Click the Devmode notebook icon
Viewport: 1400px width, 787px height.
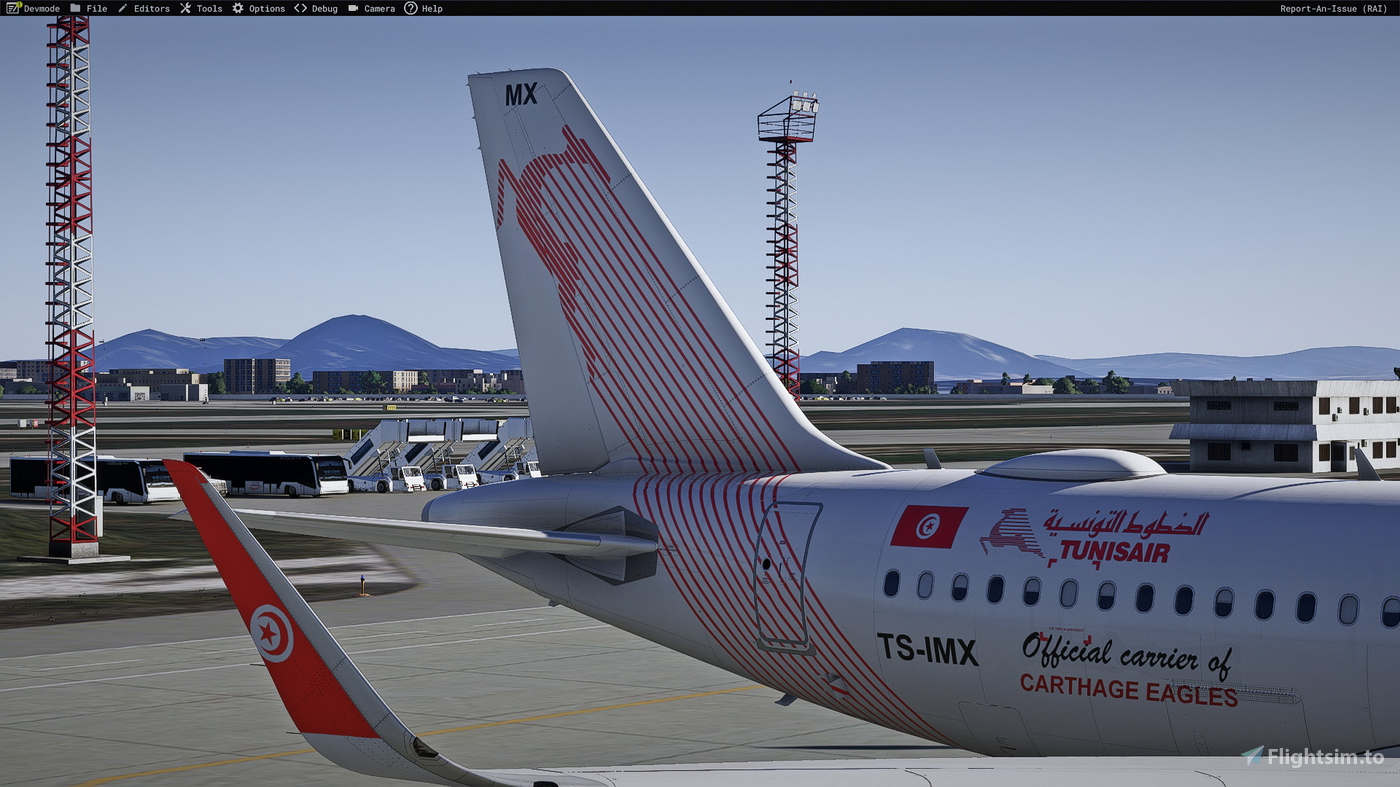(x=11, y=8)
